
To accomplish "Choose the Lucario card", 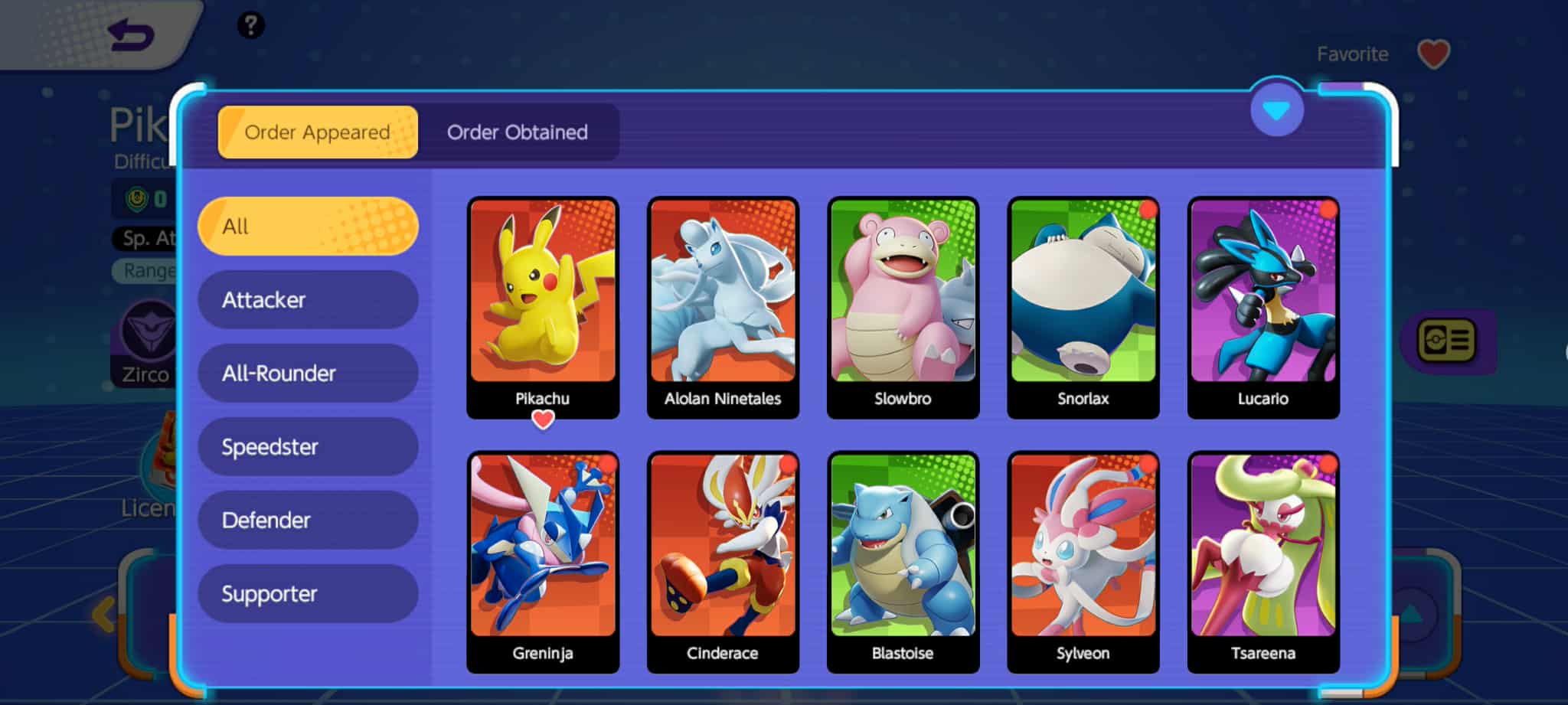I will pyautogui.click(x=1263, y=306).
